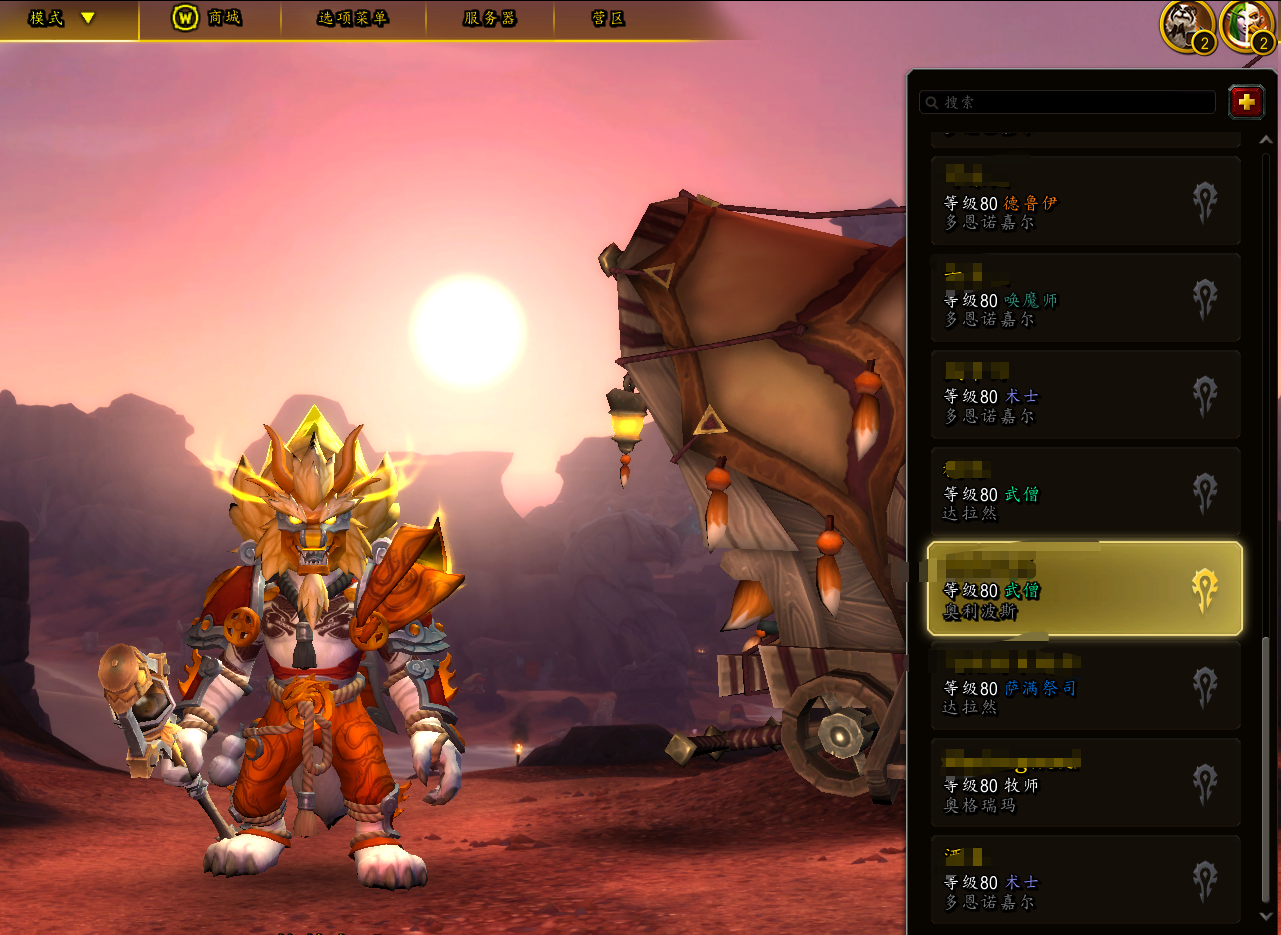Viewport: 1281px width, 935px height.
Task: Select the level 80 唤魔师 character
Action: 1085,298
